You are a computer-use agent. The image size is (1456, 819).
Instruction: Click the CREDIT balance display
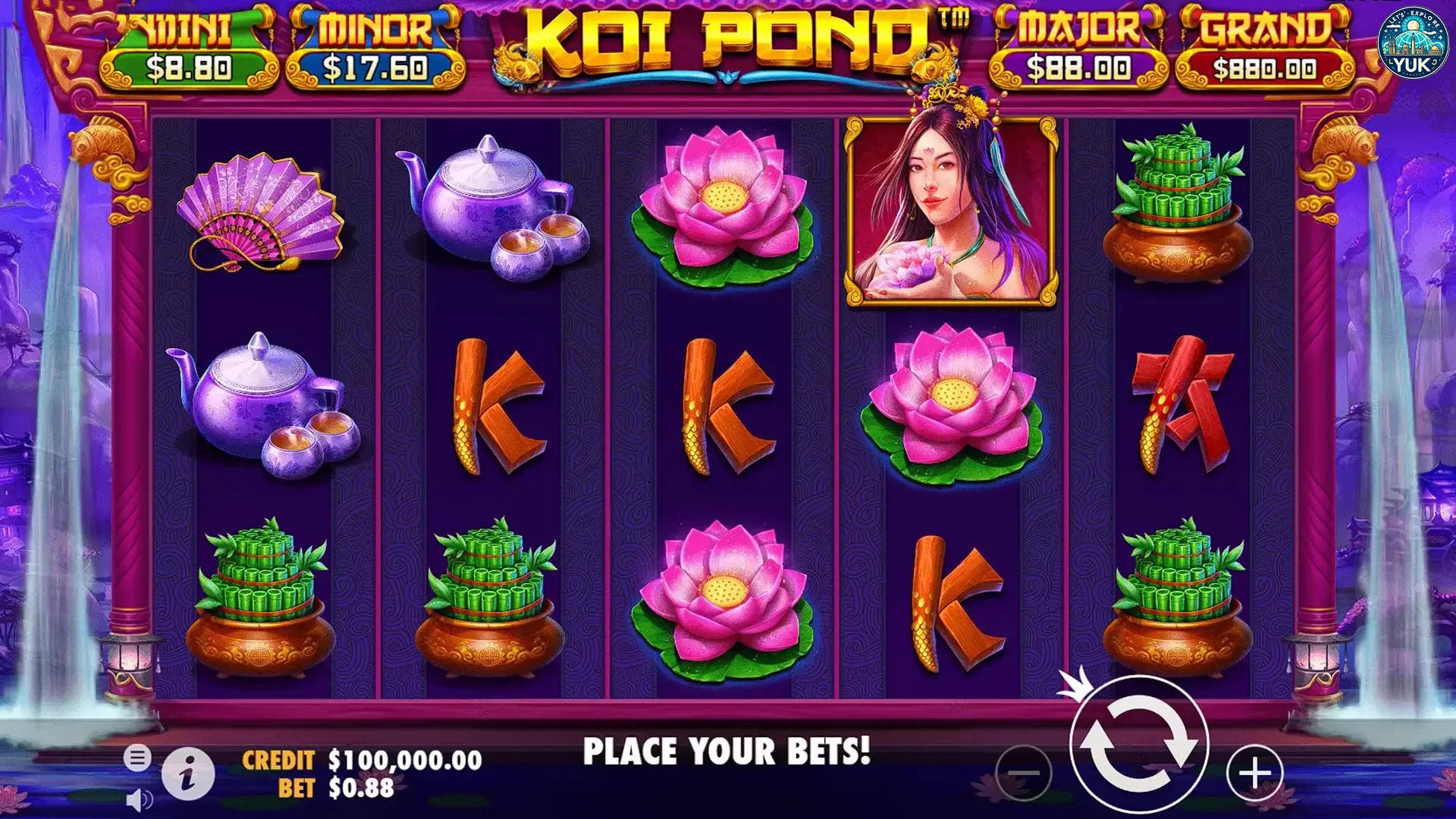point(364,758)
